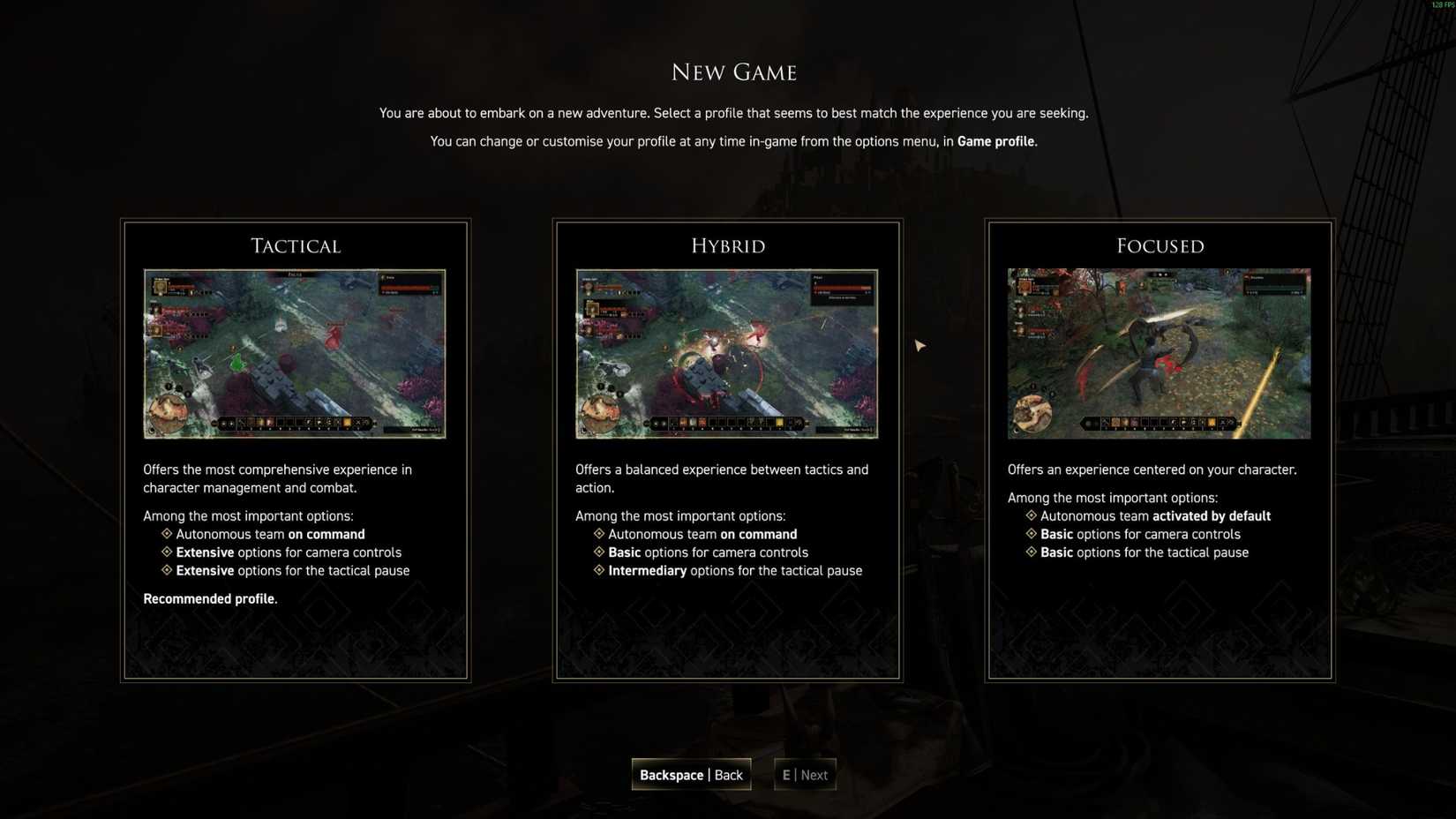Click the enemy health bar in the Hybrid preview
The height and width of the screenshot is (819, 1456).
click(843, 287)
